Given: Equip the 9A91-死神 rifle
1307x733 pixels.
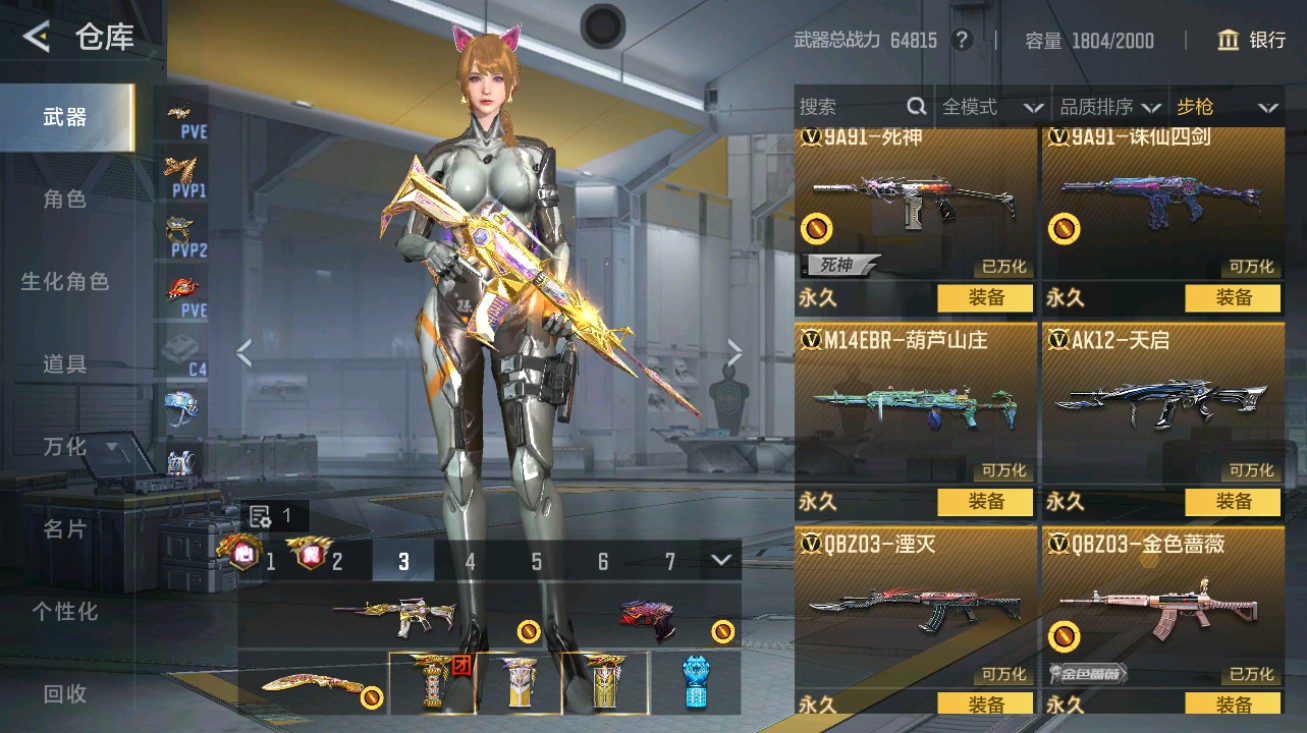Looking at the screenshot, I should (985, 297).
